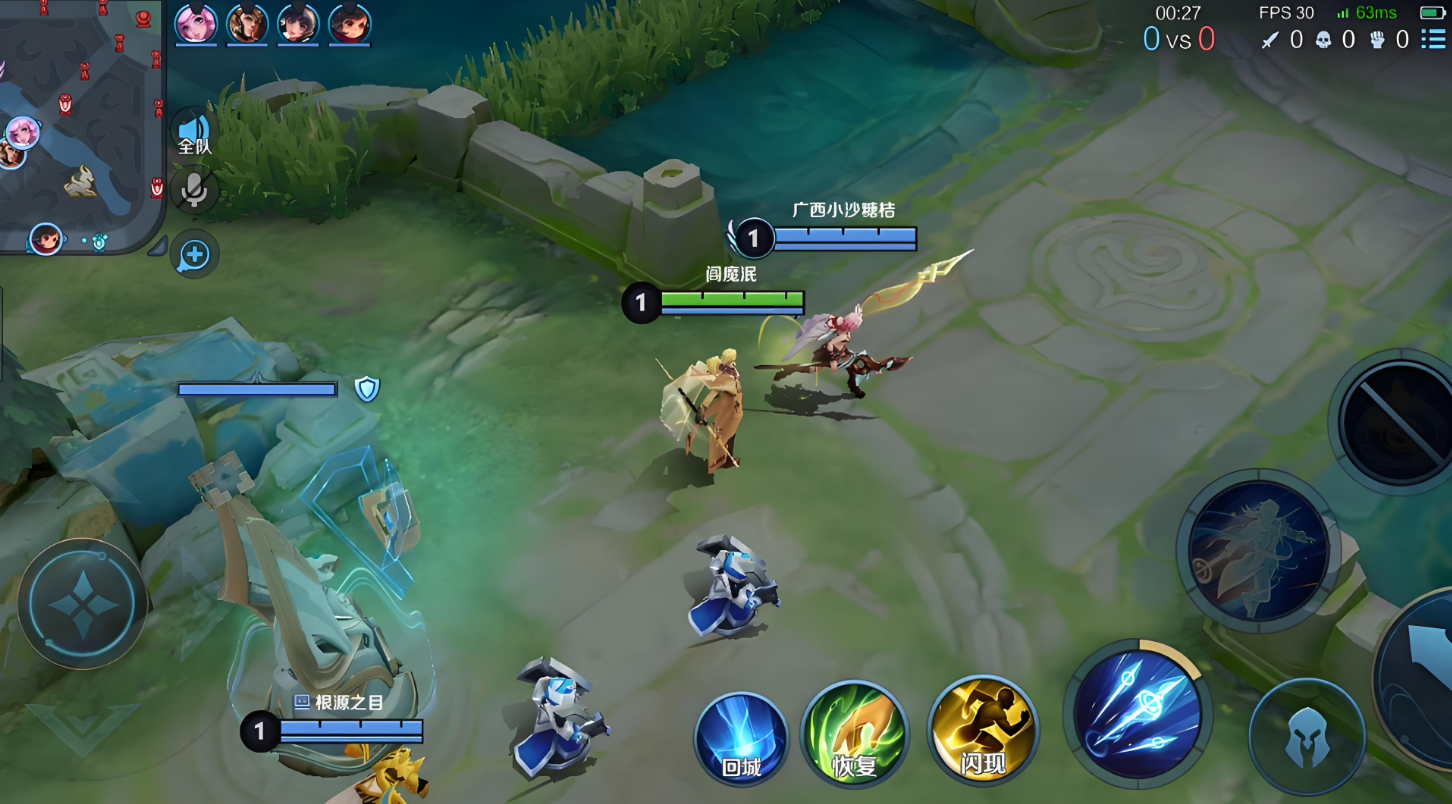Image resolution: width=1452 pixels, height=804 pixels.
Task: Open the quick chat bubble button
Action: pyautogui.click(x=194, y=255)
